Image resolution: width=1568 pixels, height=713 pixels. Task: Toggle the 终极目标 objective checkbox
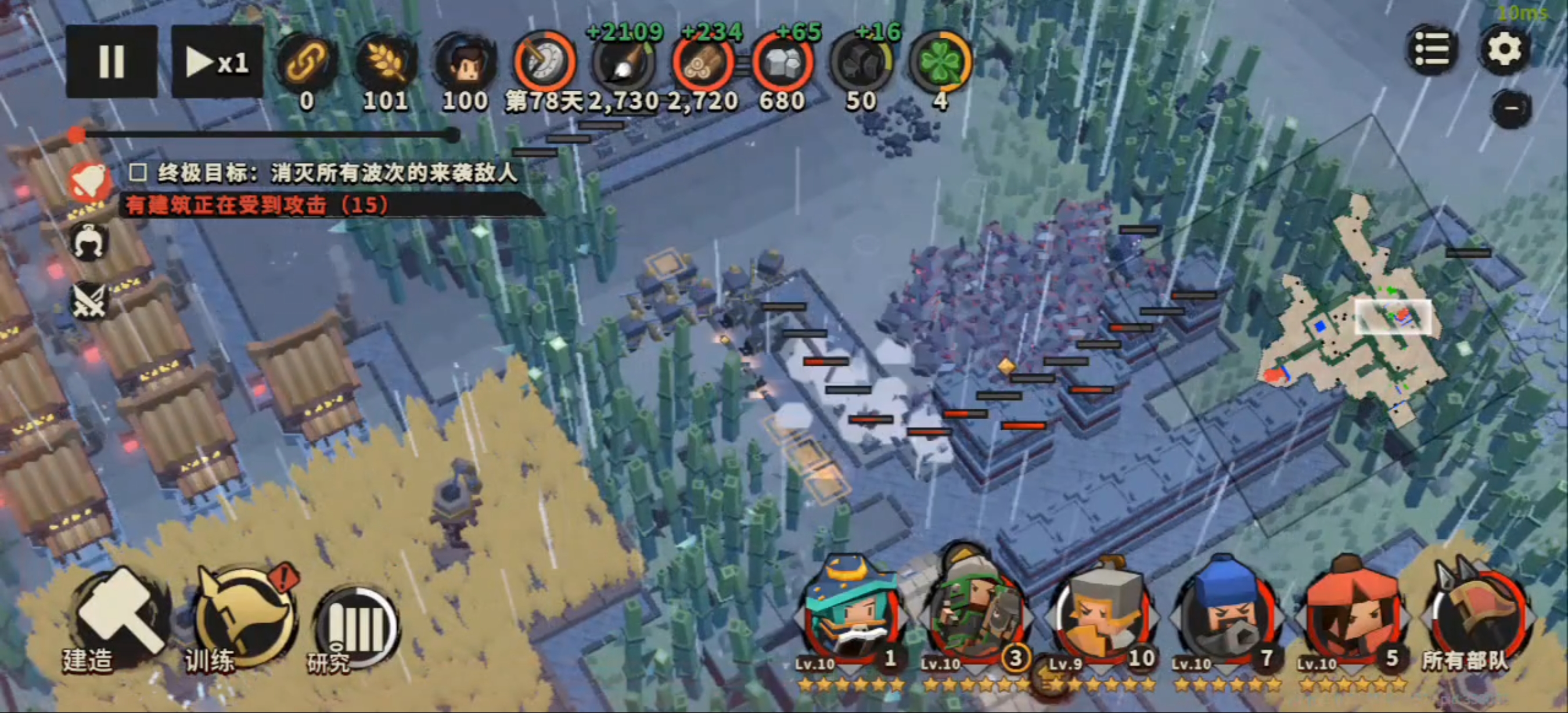coord(138,174)
